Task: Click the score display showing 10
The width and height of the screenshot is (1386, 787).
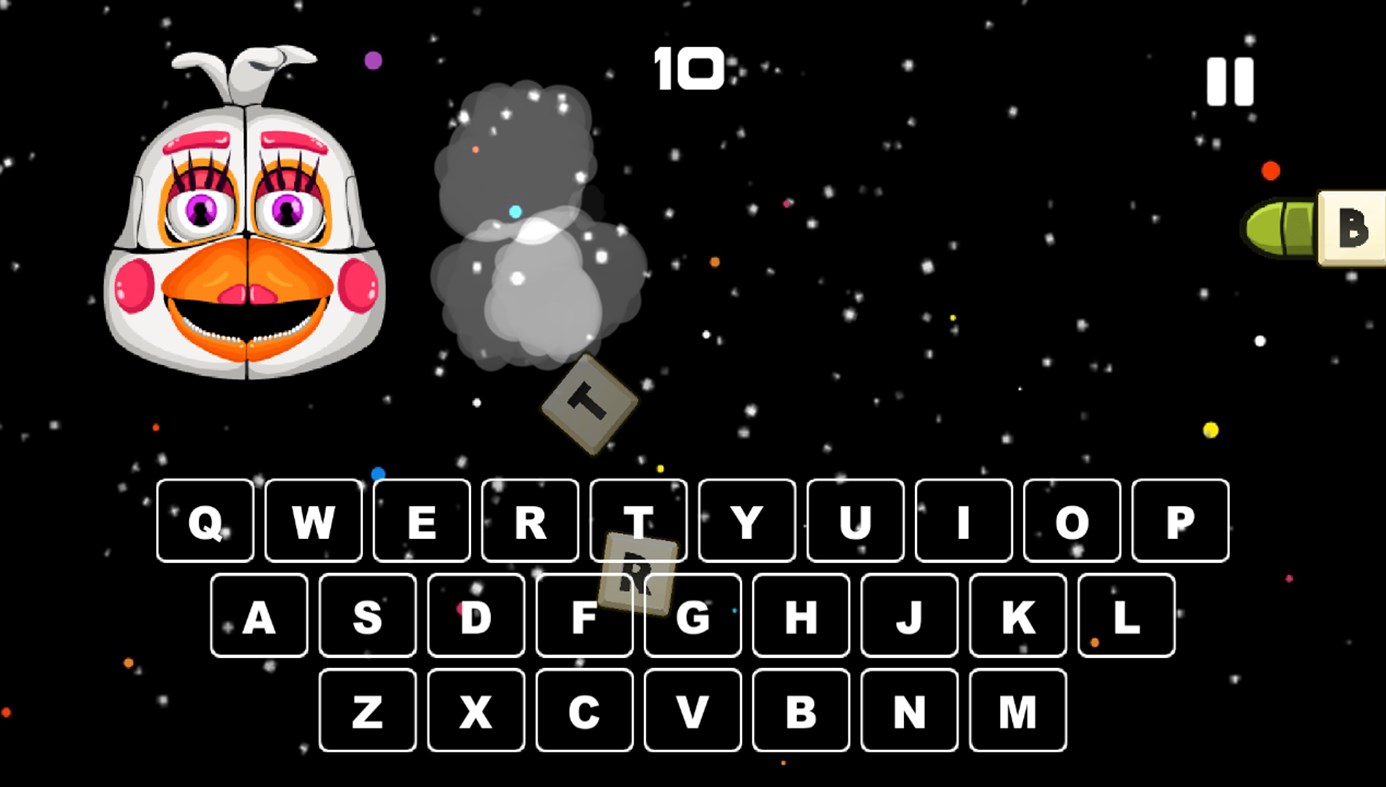Action: [691, 68]
